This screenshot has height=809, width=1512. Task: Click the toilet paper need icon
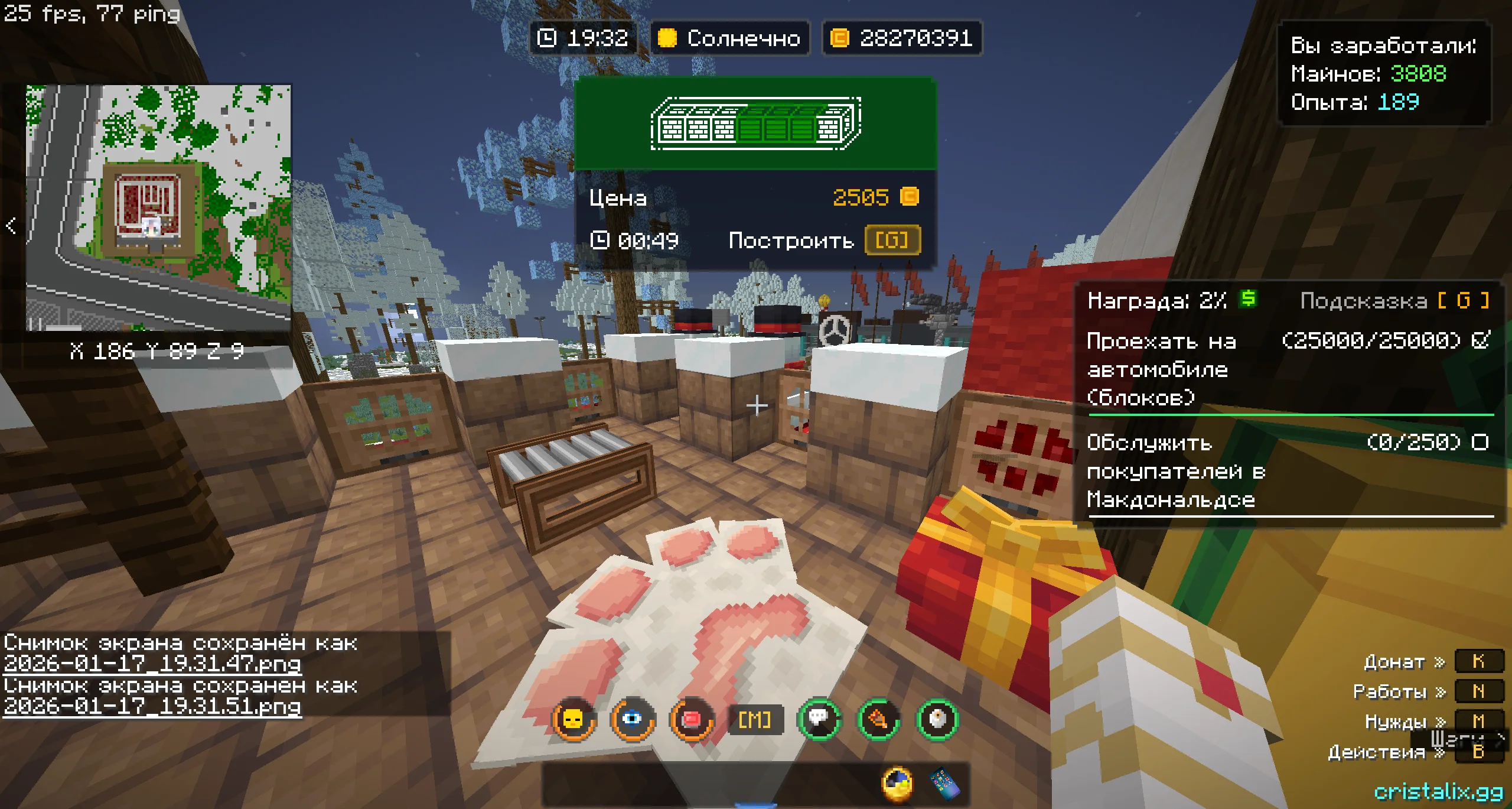(x=937, y=719)
